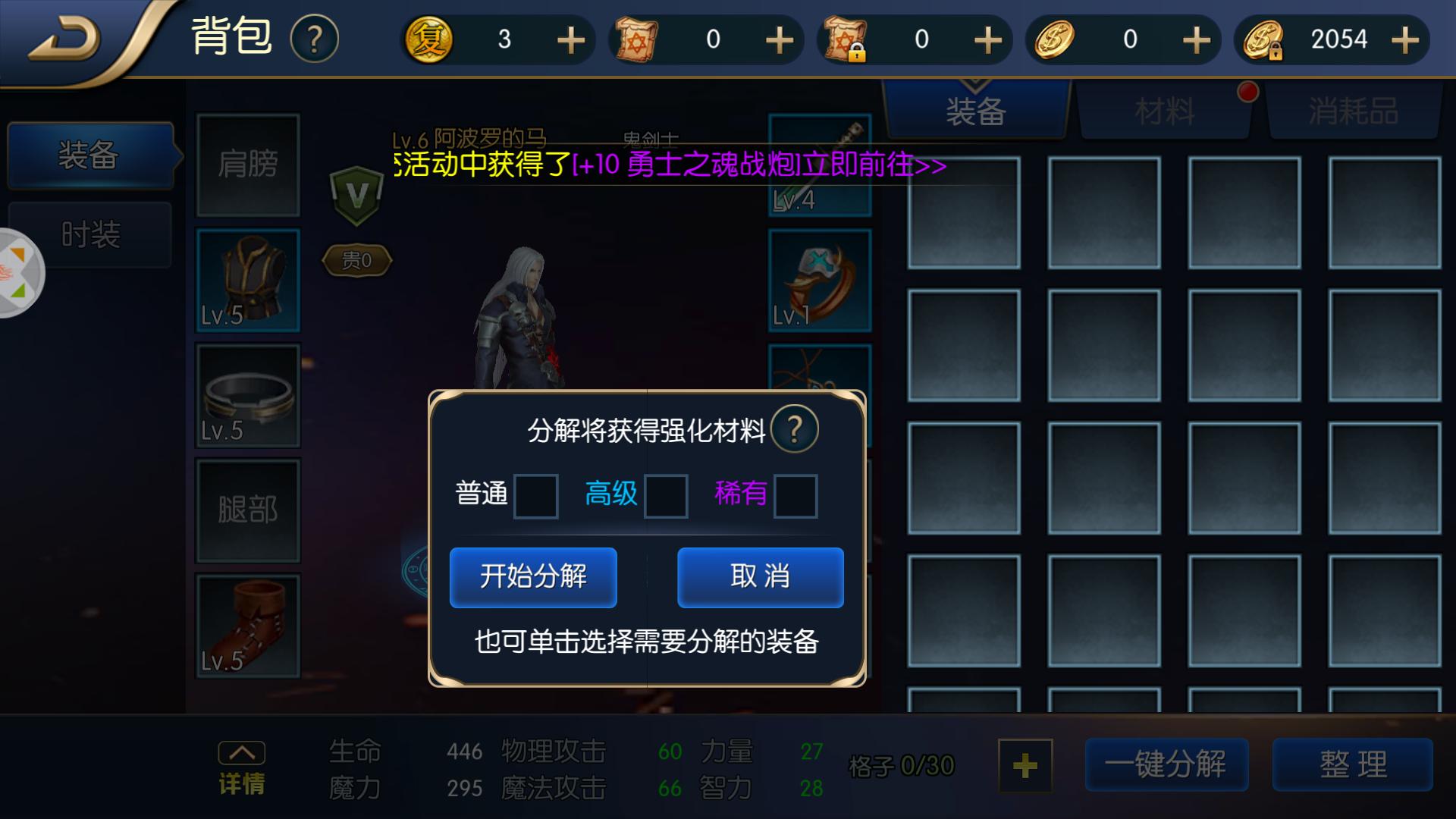Screen dimensions: 1456x819
Task: Click the gold revive currency icon
Action: click(428, 39)
